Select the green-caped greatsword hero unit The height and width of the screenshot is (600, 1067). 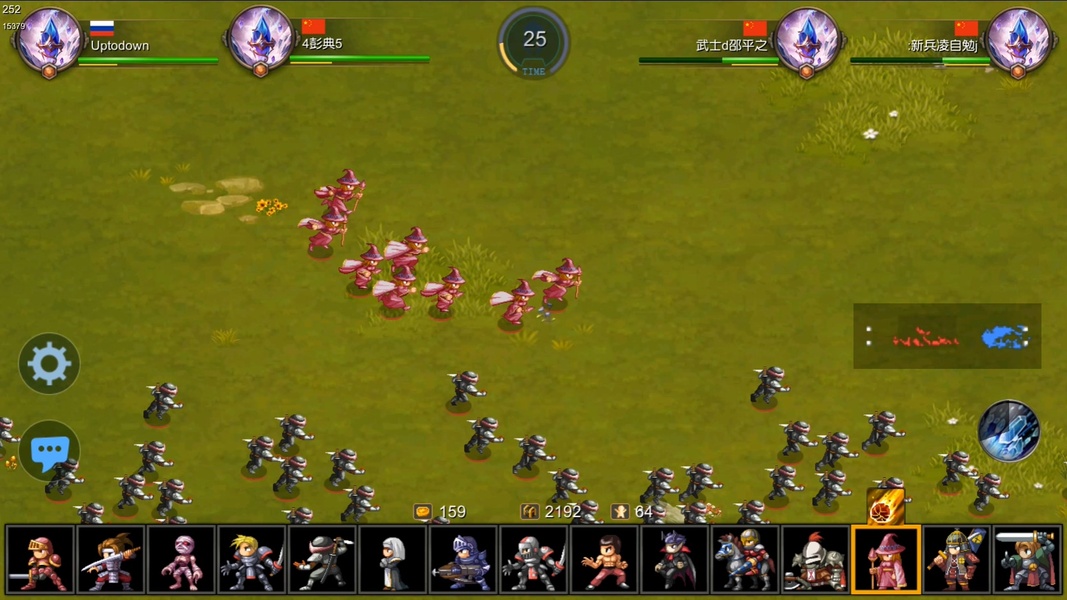coord(1027,560)
